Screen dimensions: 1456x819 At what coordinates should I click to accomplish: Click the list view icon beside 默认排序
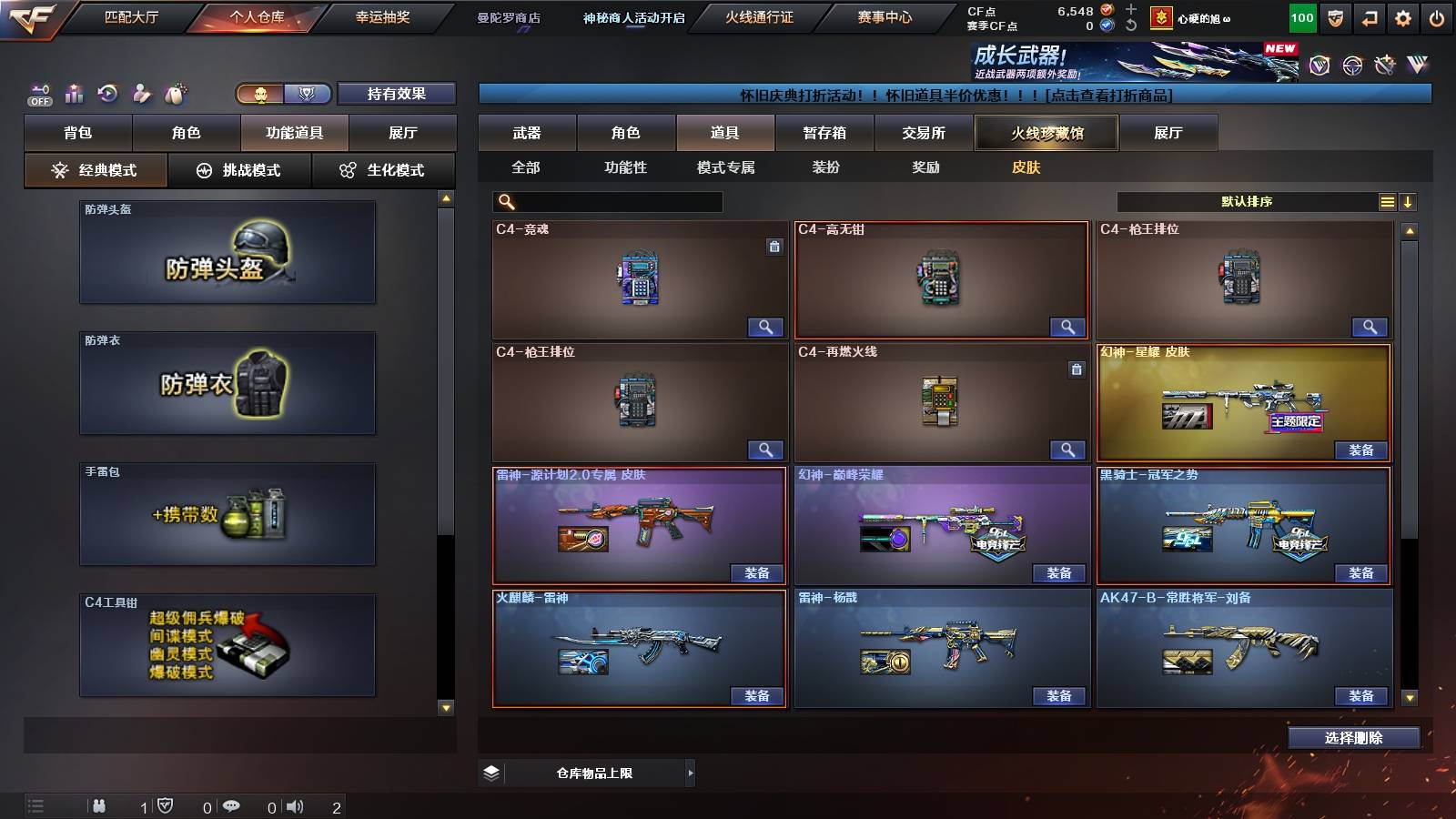tap(1387, 201)
